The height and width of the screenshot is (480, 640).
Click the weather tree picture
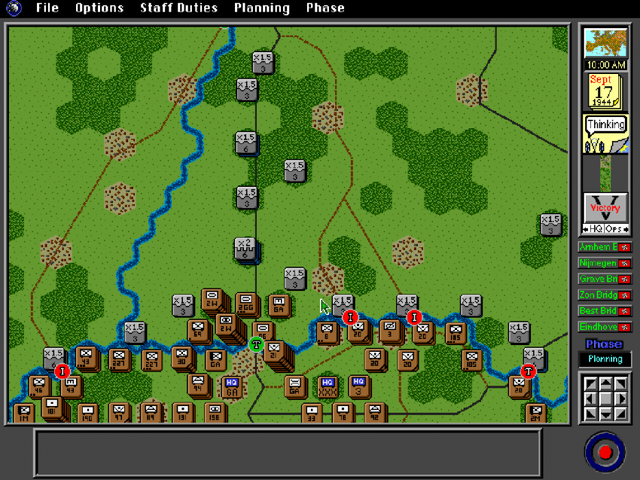(x=604, y=43)
